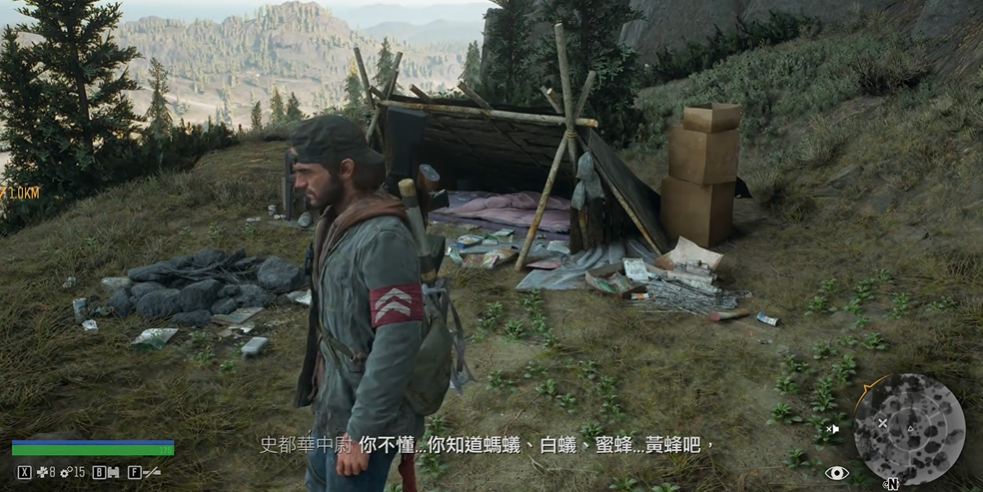Select the scrap gear icon
Screen dimensions: 983x492
(x=65, y=472)
